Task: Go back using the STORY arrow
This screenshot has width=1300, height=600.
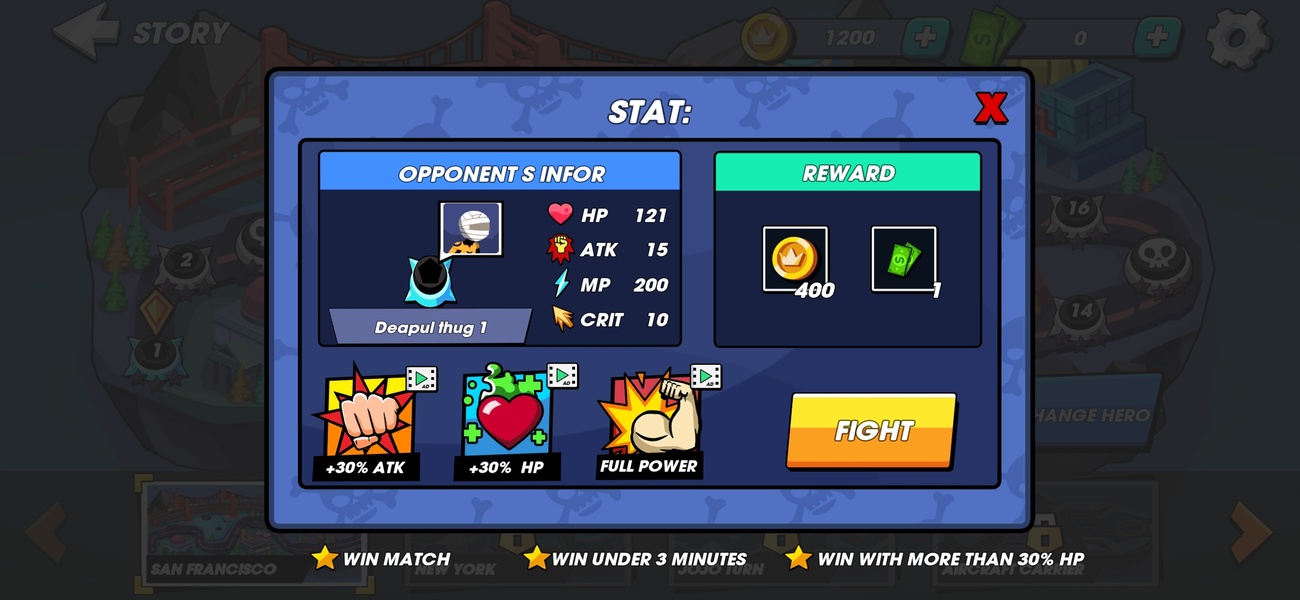Action: (88, 32)
